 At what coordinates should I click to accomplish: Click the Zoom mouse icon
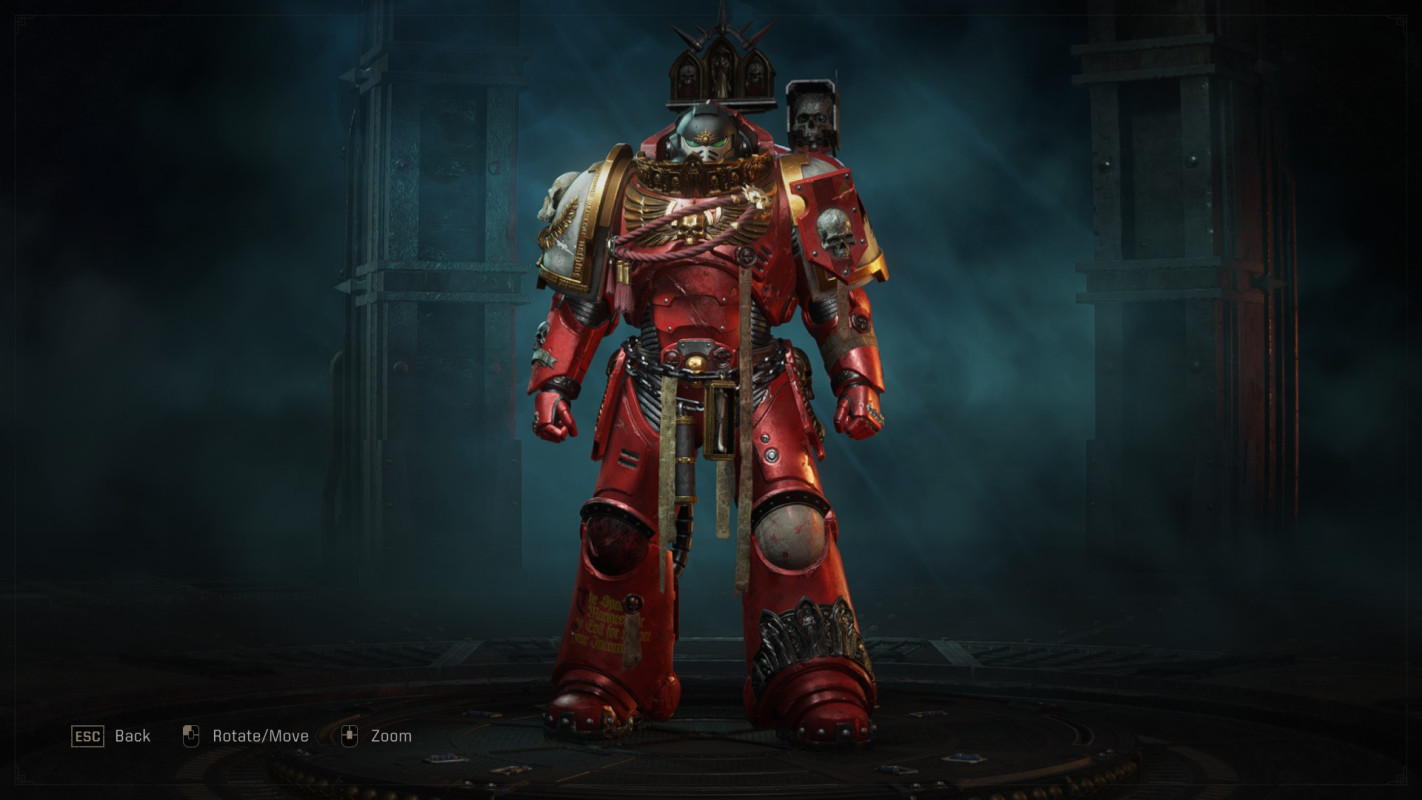(x=350, y=735)
